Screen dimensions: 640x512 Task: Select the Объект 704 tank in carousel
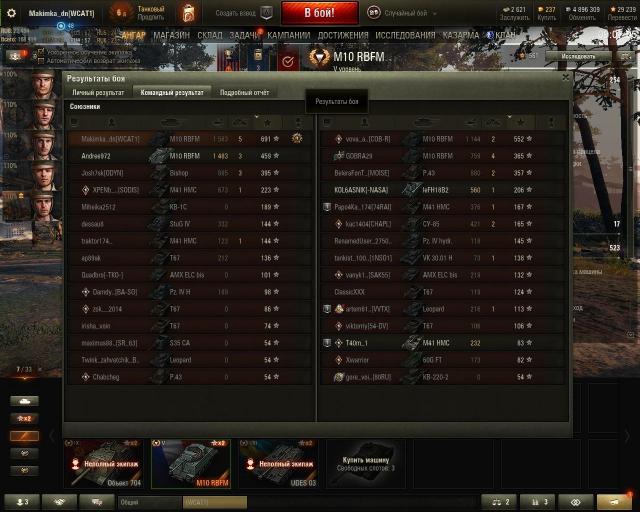[104, 463]
